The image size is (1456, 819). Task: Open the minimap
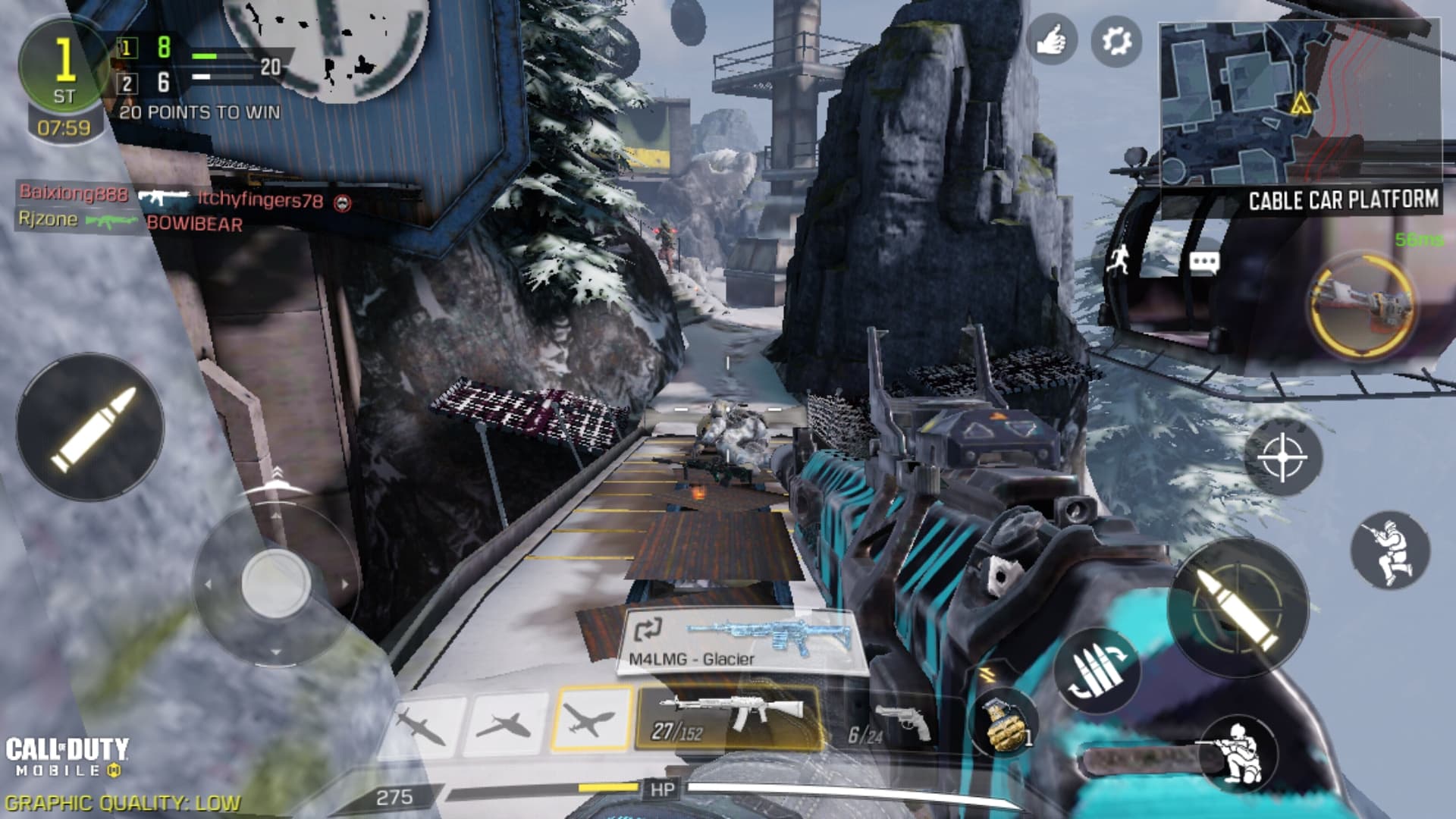pyautogui.click(x=1299, y=102)
